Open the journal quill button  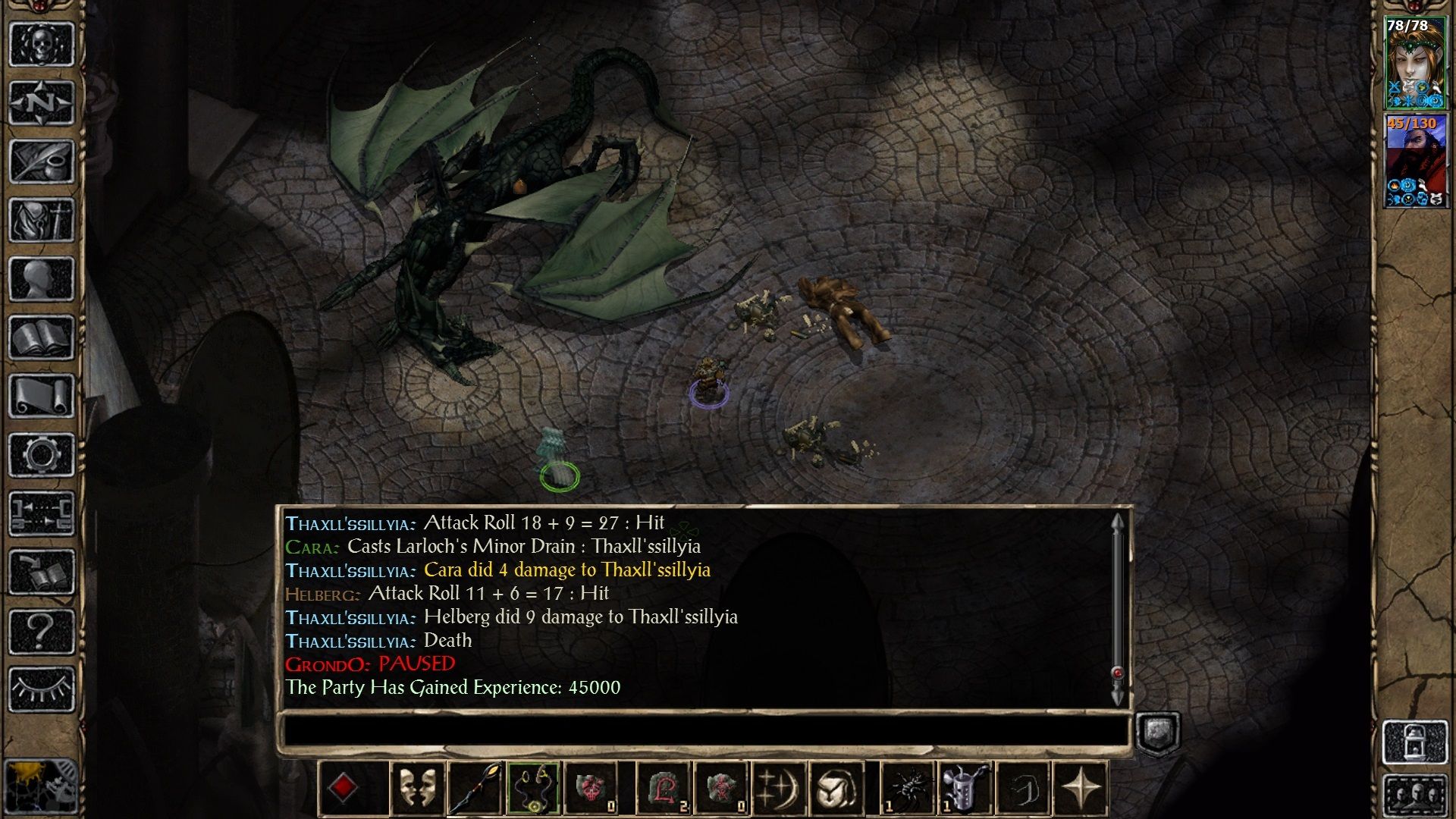[42, 161]
